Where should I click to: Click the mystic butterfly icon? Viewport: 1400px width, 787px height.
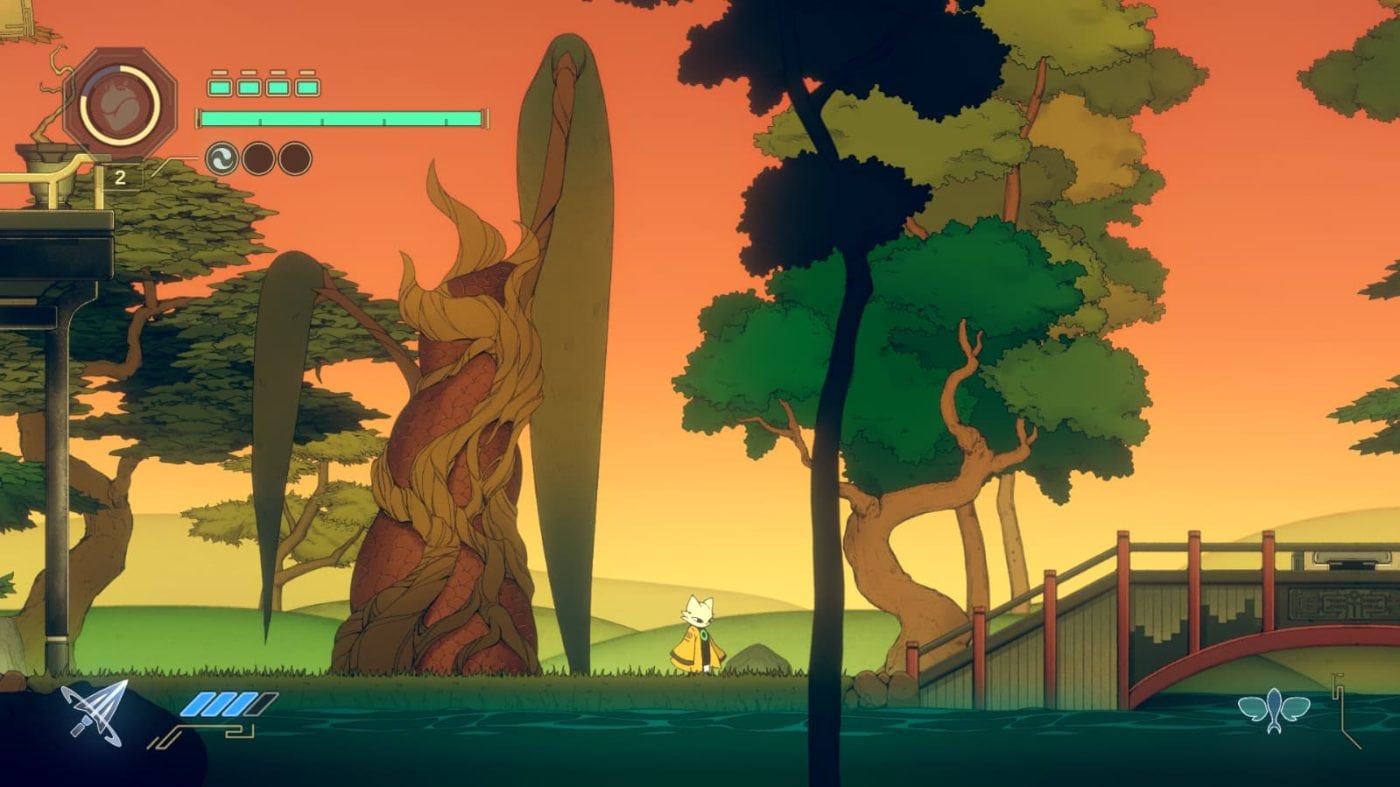click(x=1273, y=711)
